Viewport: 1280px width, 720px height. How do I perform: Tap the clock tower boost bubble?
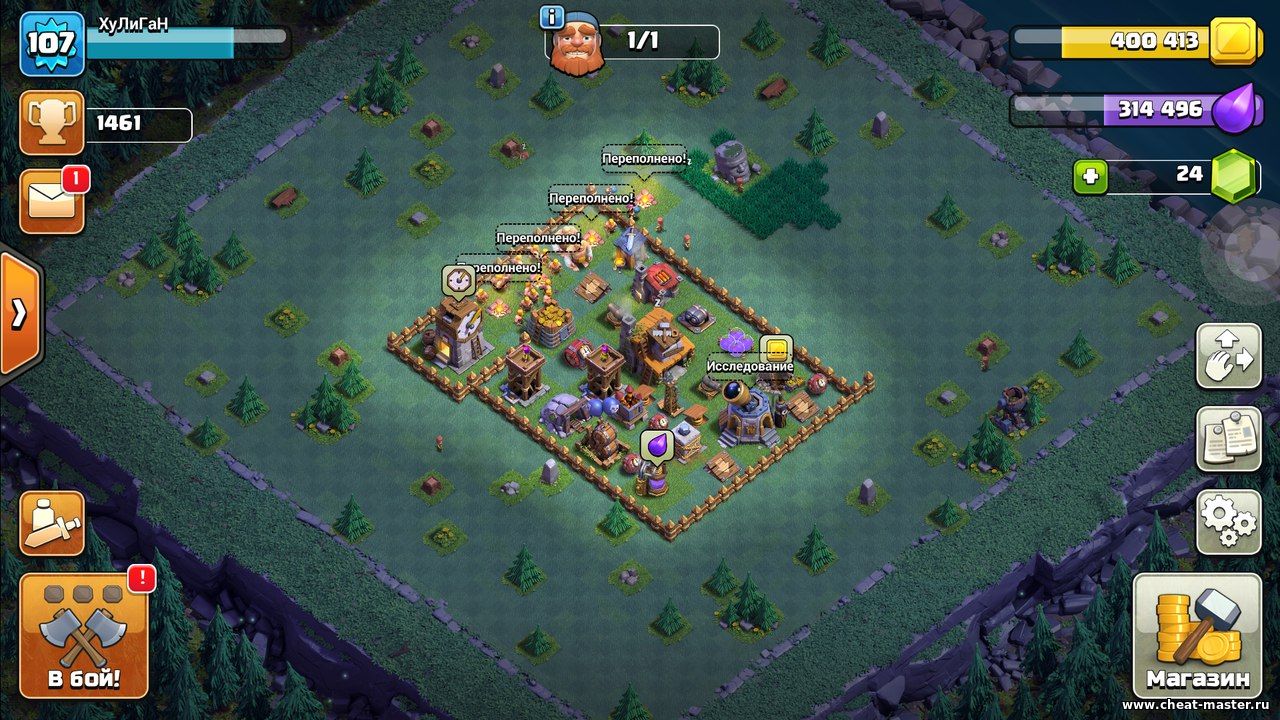(x=459, y=280)
